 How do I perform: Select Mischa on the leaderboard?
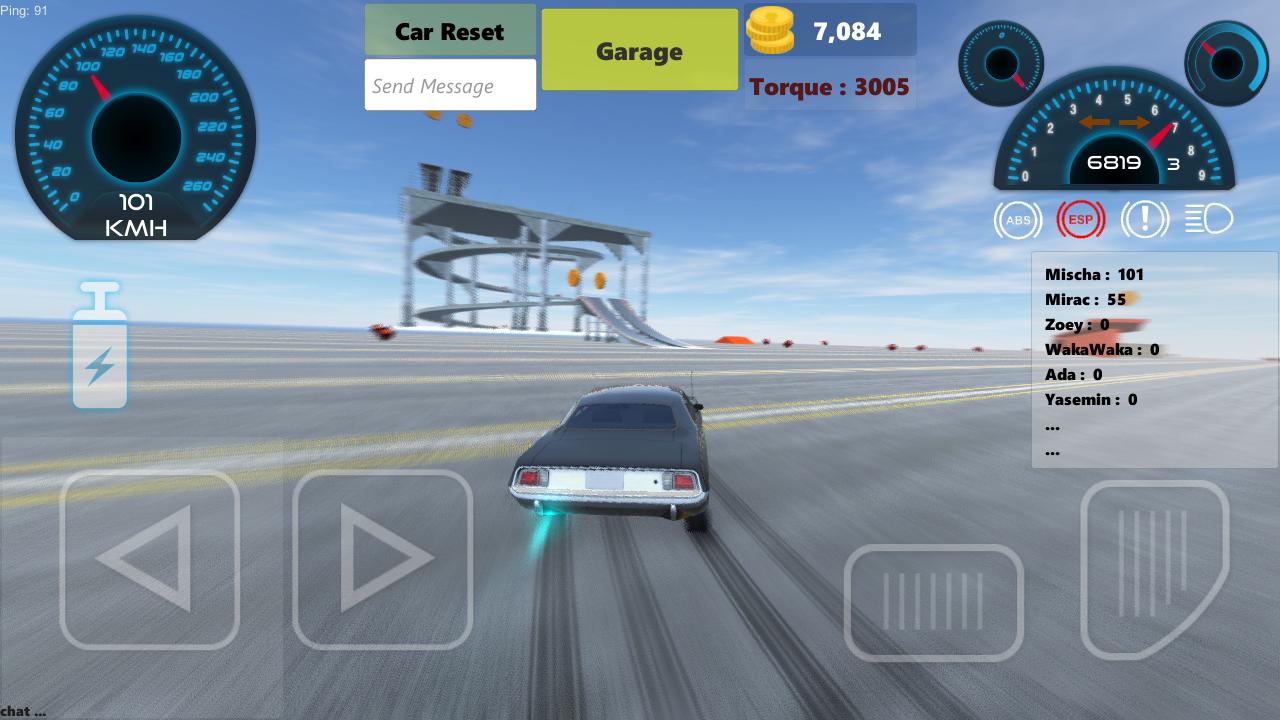1094,274
